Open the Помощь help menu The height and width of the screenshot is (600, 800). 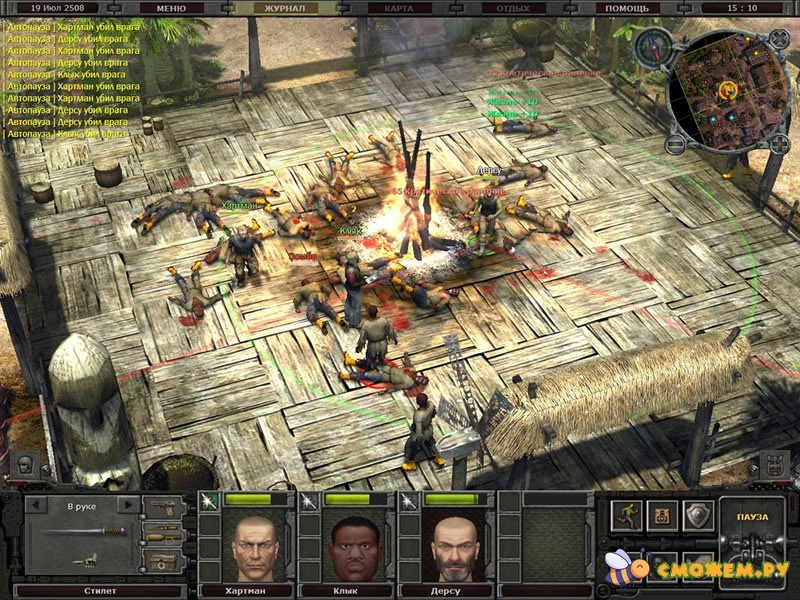coord(628,7)
